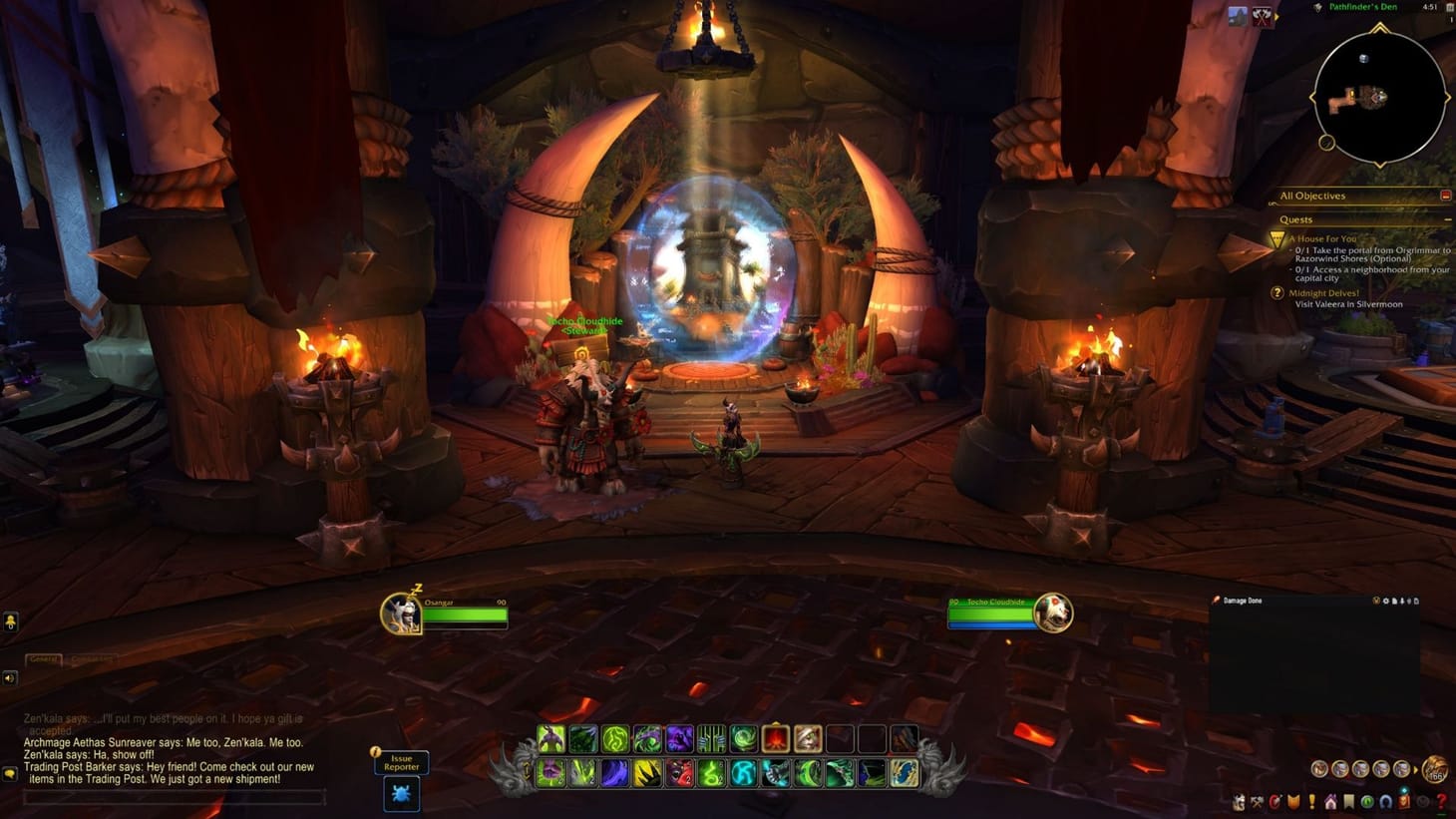Open the Quest Log exclamation mark icon
The image size is (1456, 819).
coord(1312,801)
